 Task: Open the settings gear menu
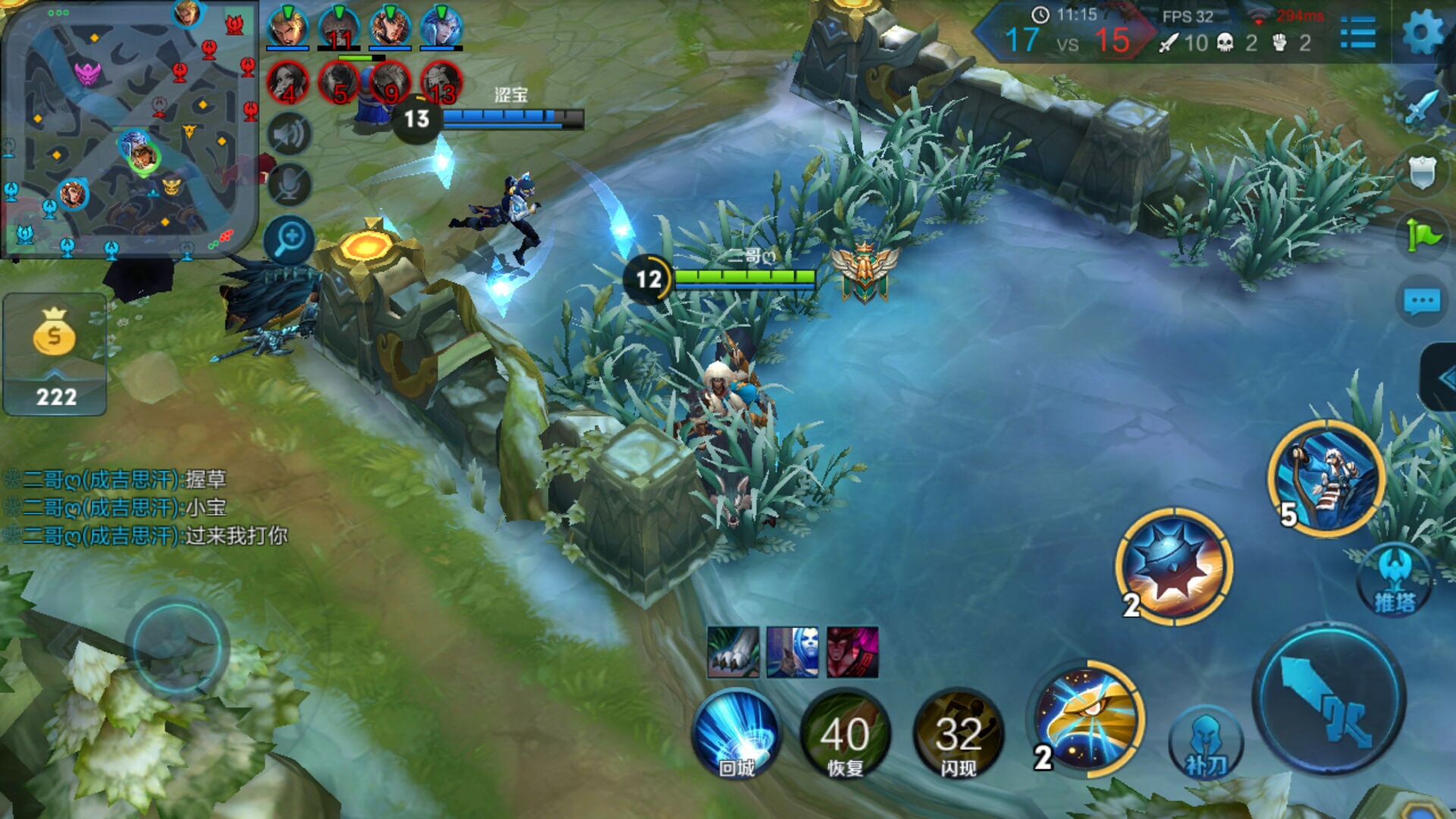pos(1422,33)
